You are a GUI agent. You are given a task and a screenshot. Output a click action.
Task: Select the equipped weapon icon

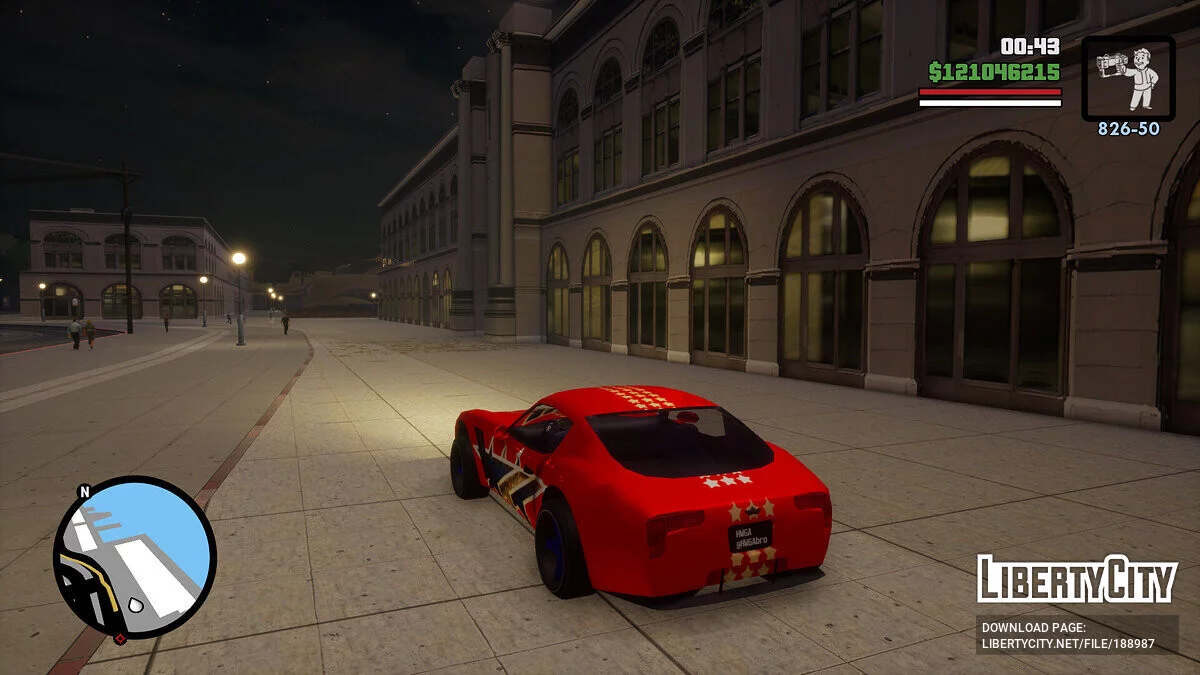coord(1128,80)
